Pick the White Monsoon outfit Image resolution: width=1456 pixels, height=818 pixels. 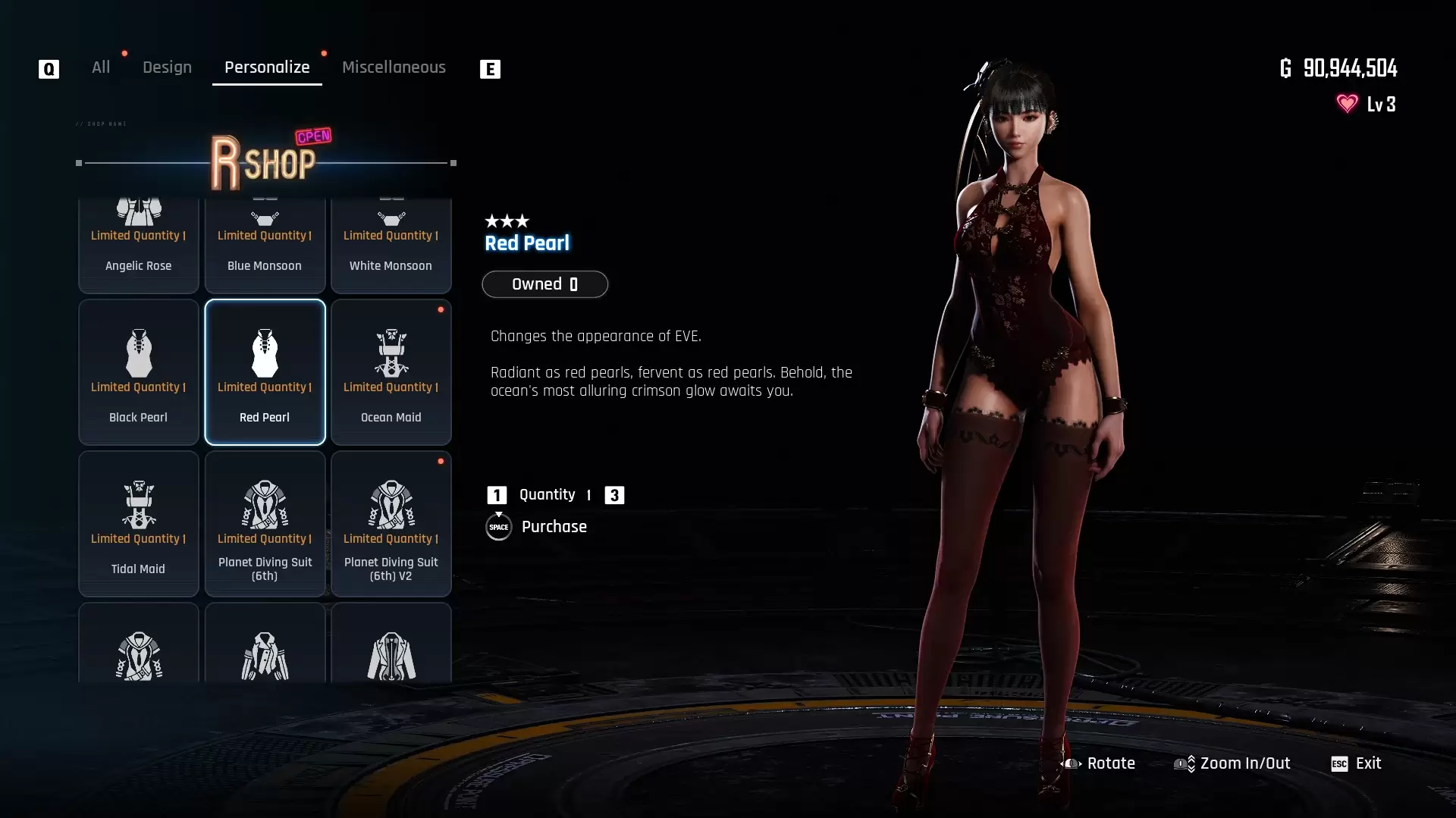[391, 245]
